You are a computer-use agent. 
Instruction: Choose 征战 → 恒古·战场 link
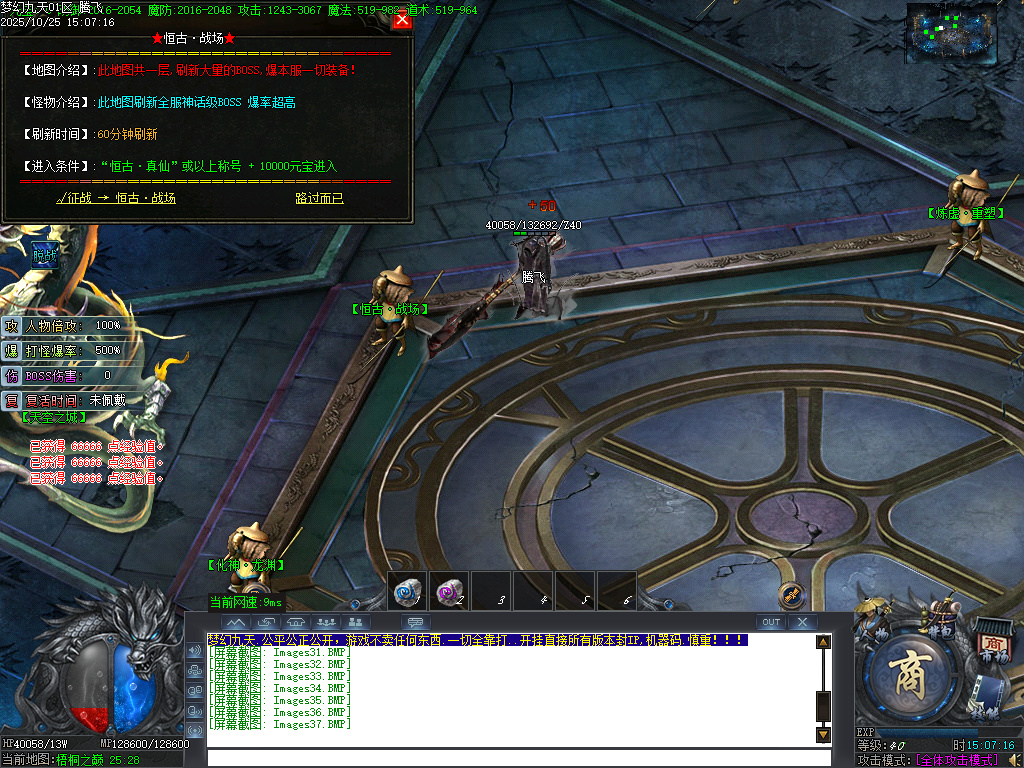[116, 198]
